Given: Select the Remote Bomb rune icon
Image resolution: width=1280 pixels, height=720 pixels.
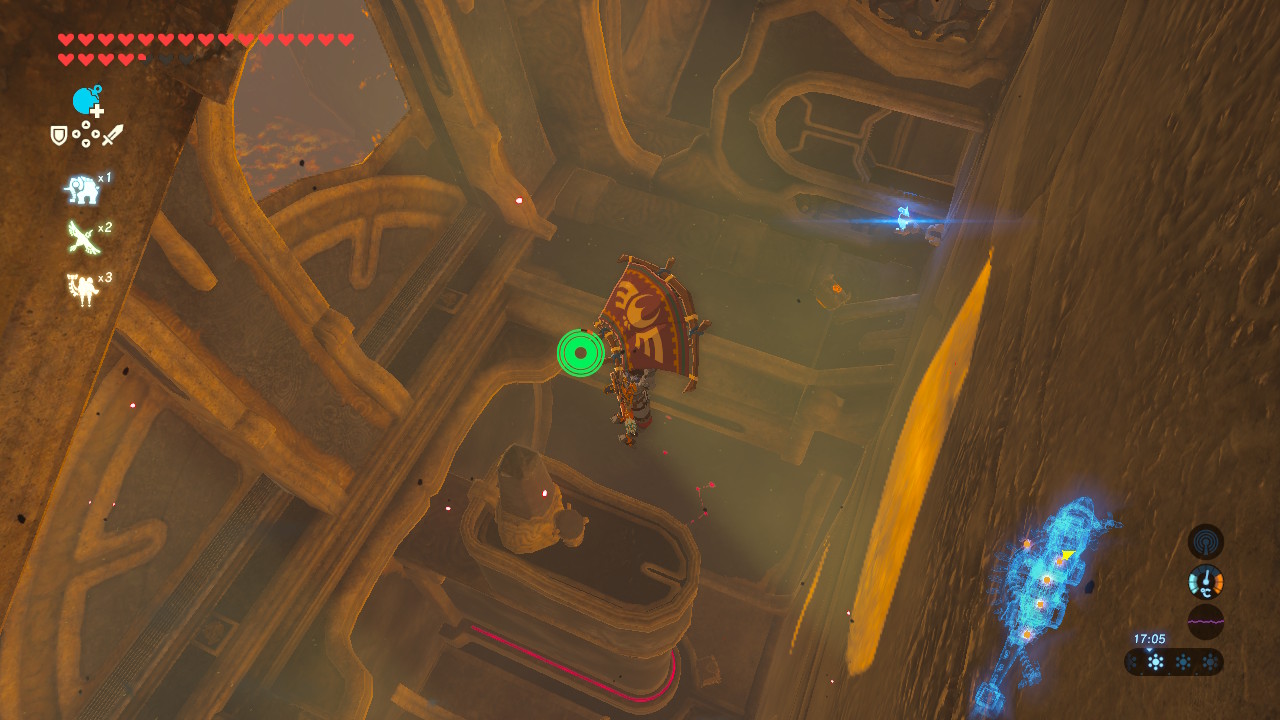Looking at the screenshot, I should click(87, 101).
